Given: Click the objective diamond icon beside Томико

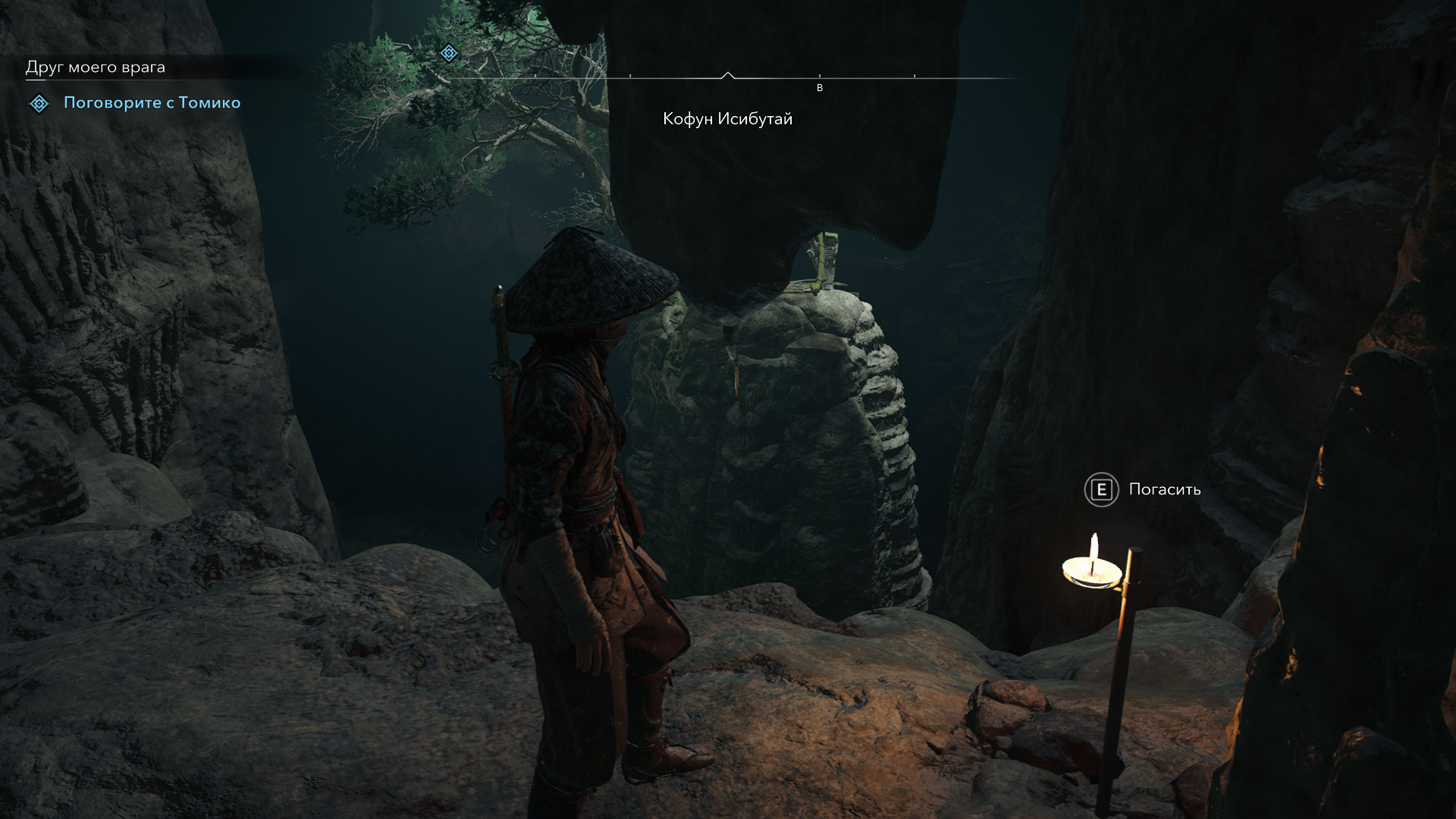Looking at the screenshot, I should [39, 103].
